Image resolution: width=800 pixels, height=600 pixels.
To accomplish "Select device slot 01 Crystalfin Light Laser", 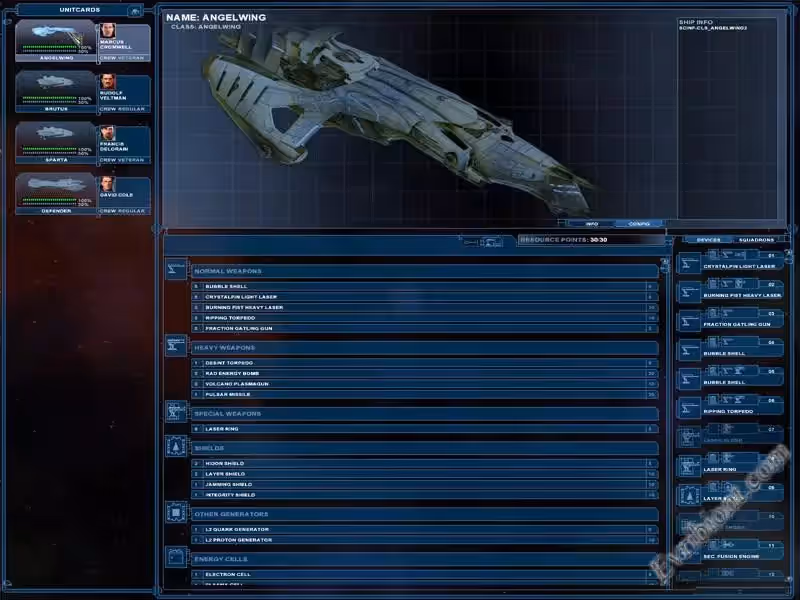I will tap(738, 263).
